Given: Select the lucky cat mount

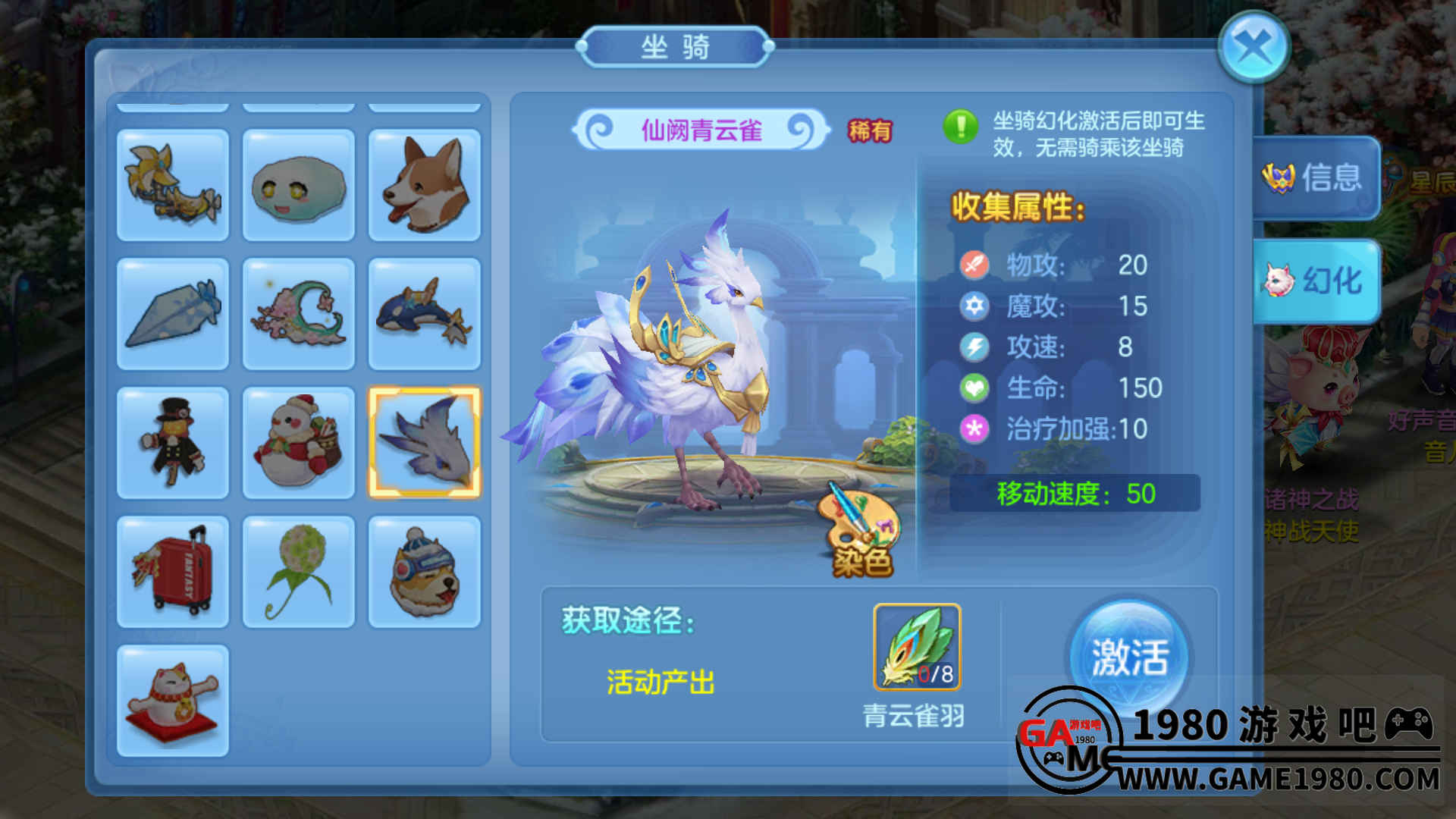Looking at the screenshot, I should 173,701.
